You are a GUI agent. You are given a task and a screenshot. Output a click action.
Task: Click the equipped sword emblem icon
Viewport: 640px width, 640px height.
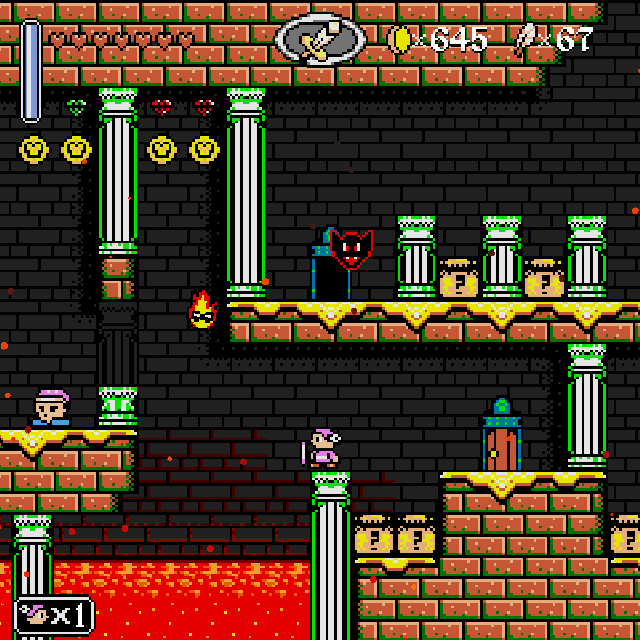[x=320, y=40]
